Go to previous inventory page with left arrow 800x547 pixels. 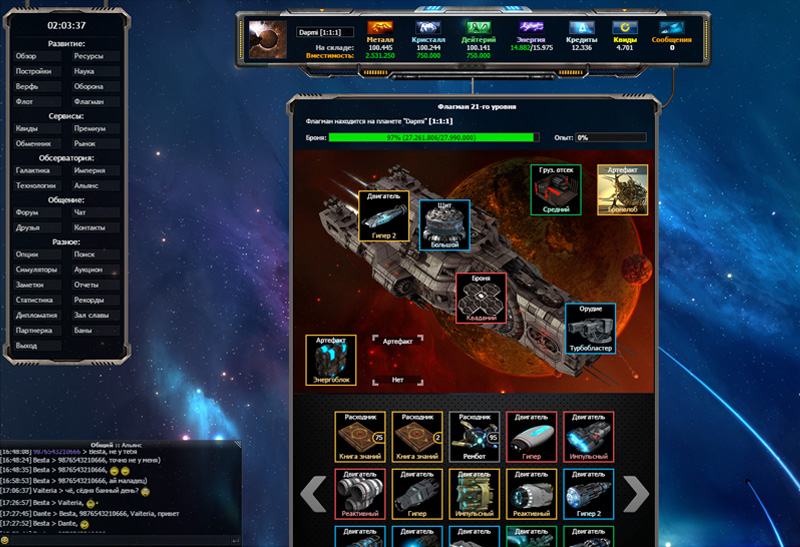click(313, 493)
